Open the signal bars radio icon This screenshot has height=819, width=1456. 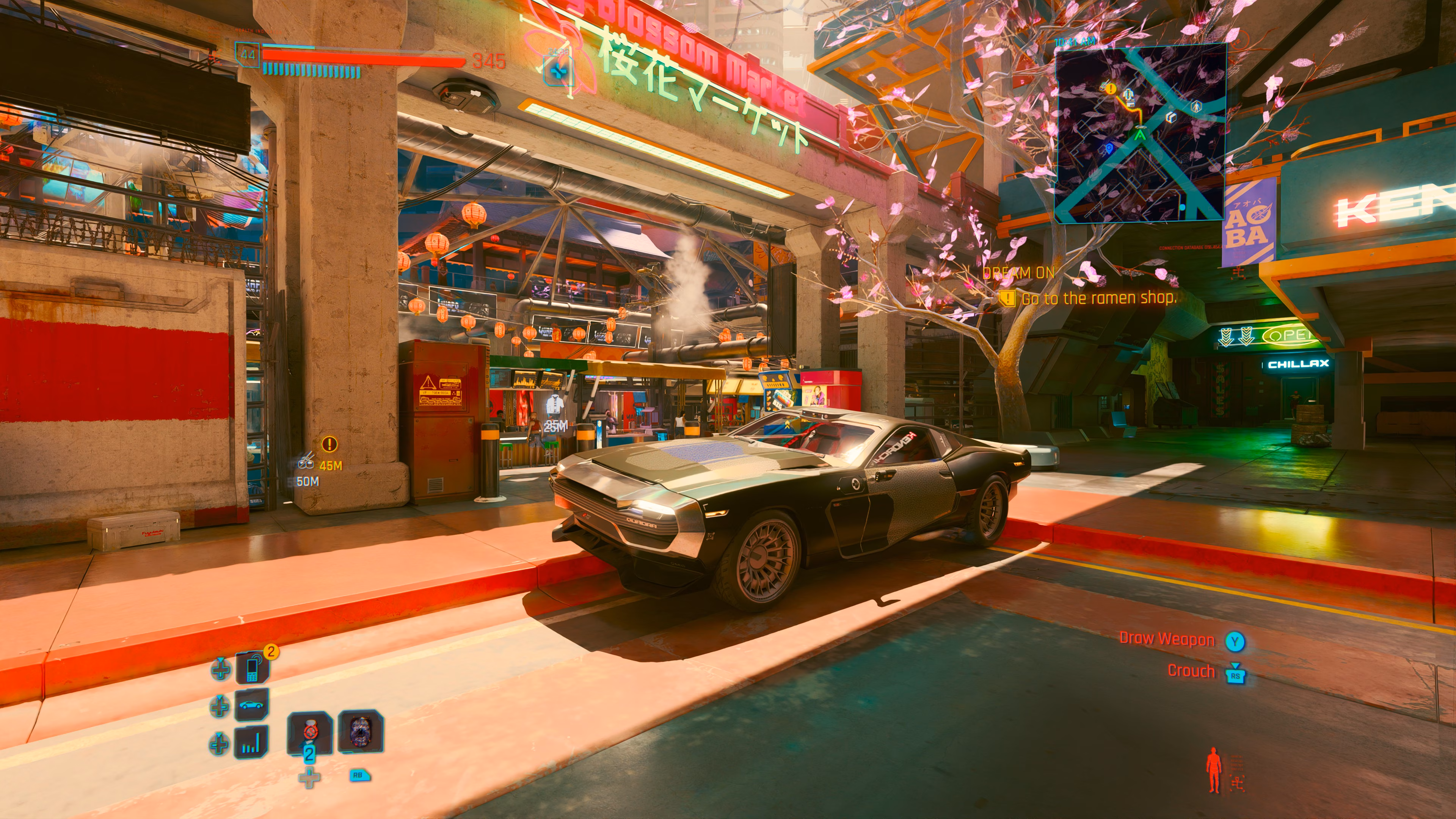pos(251,742)
